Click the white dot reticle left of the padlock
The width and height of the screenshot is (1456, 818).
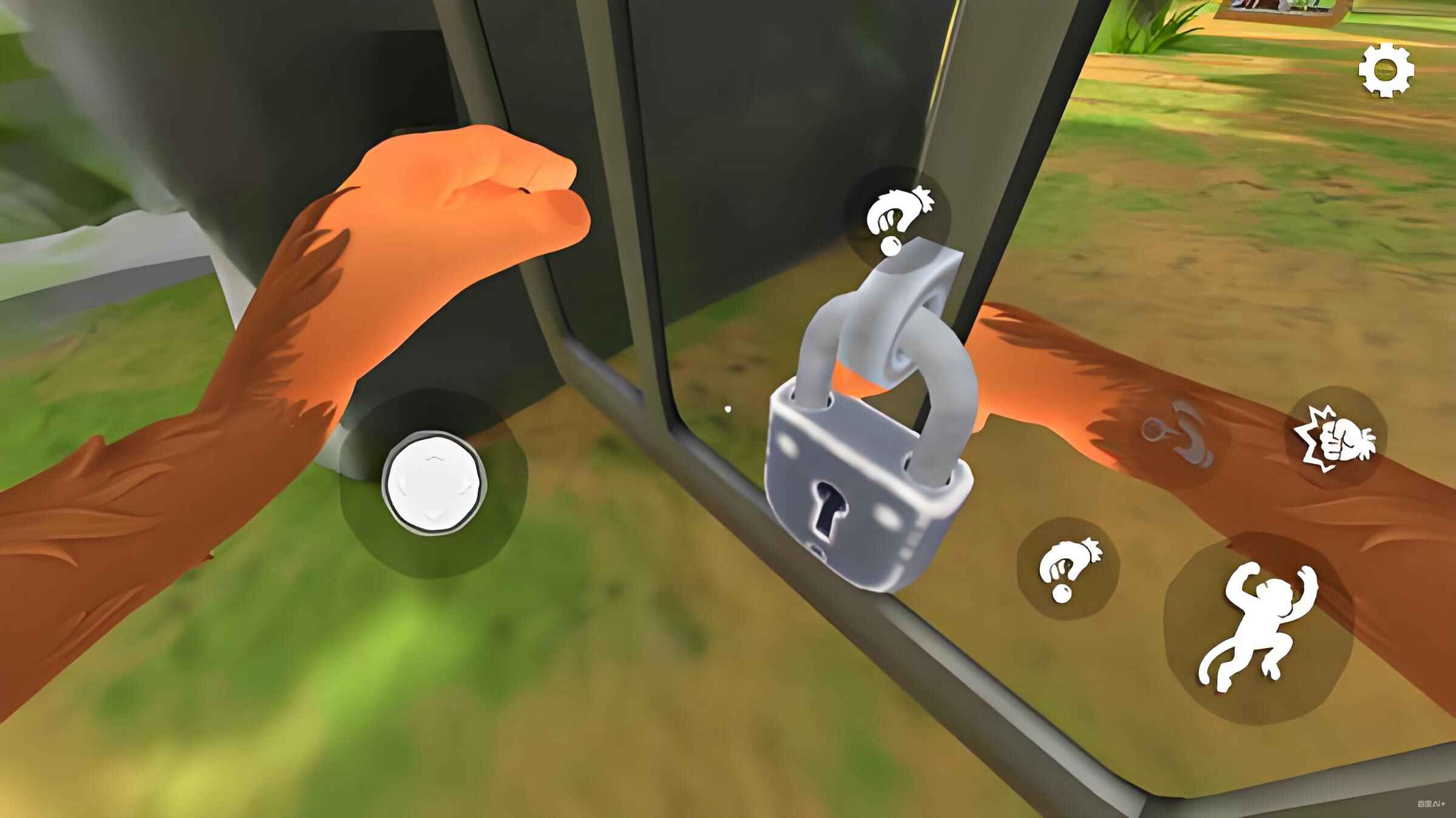point(728,408)
